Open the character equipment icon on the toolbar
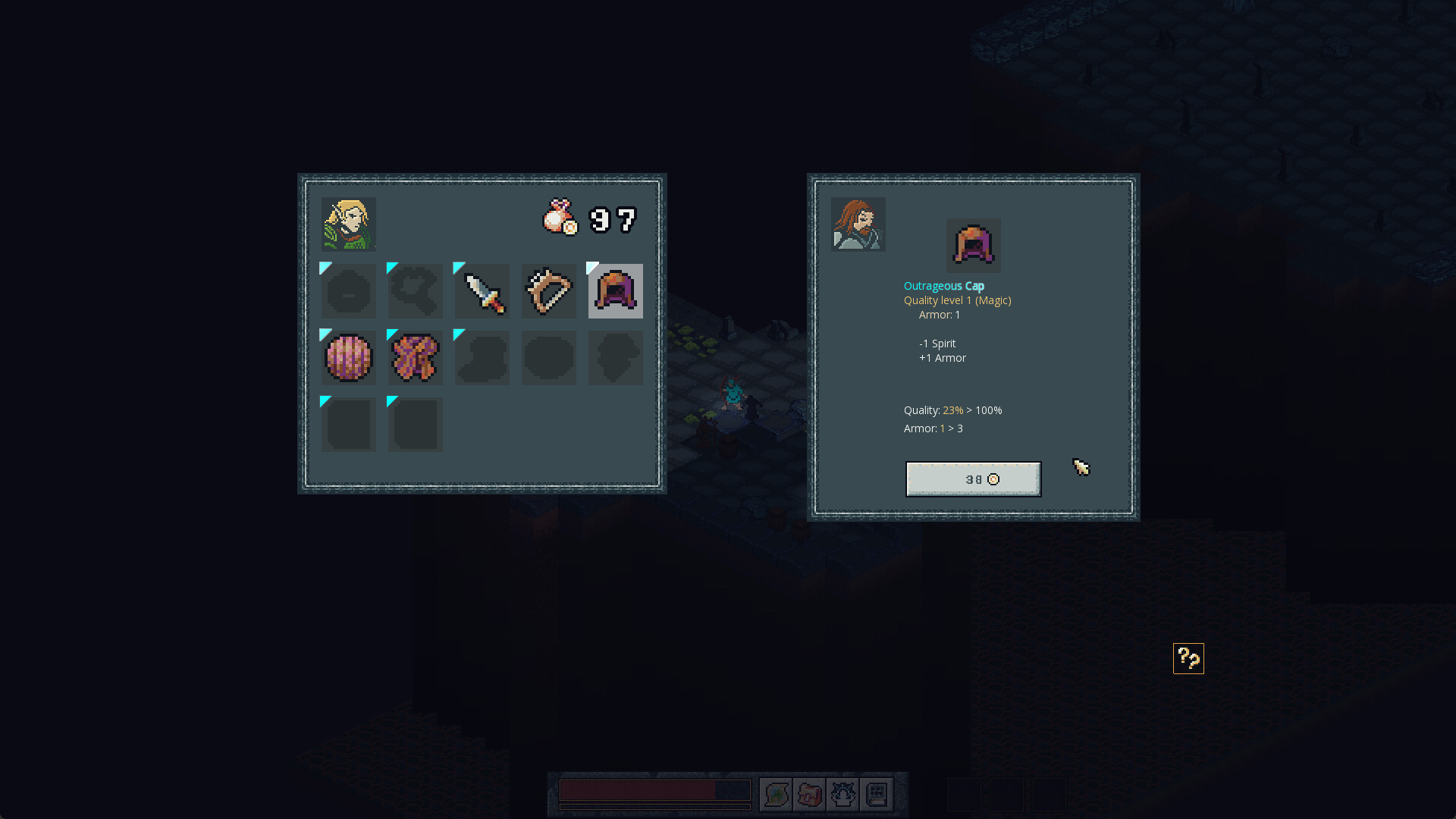The image size is (1456, 819). click(x=843, y=795)
